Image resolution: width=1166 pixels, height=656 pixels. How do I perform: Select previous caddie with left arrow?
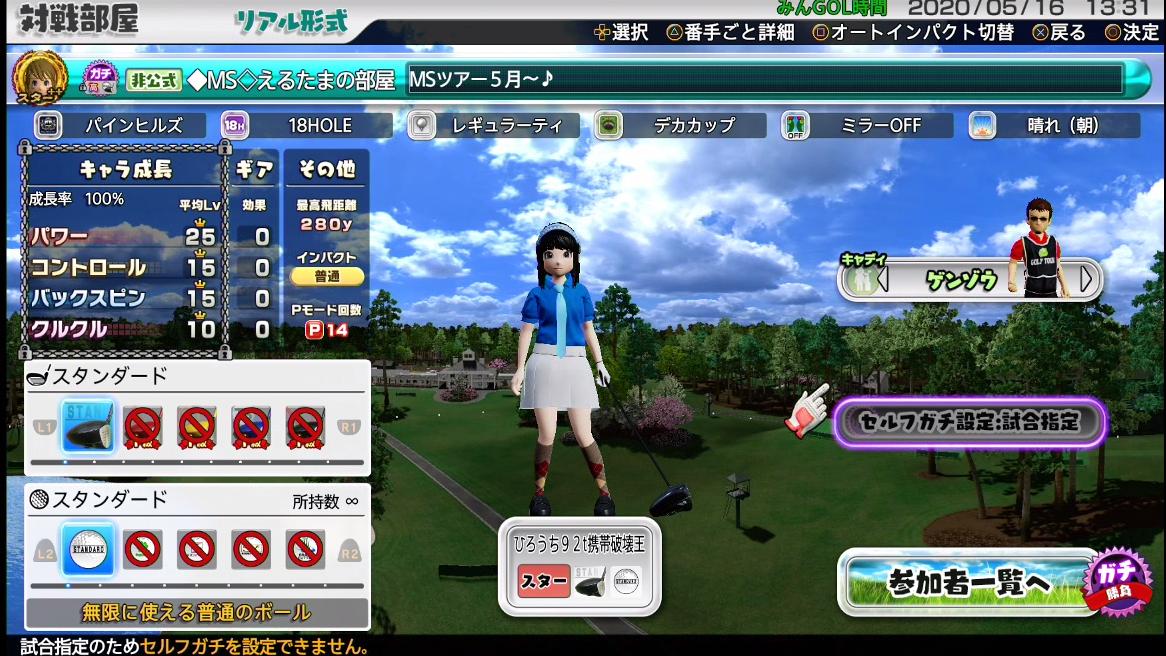pos(882,280)
